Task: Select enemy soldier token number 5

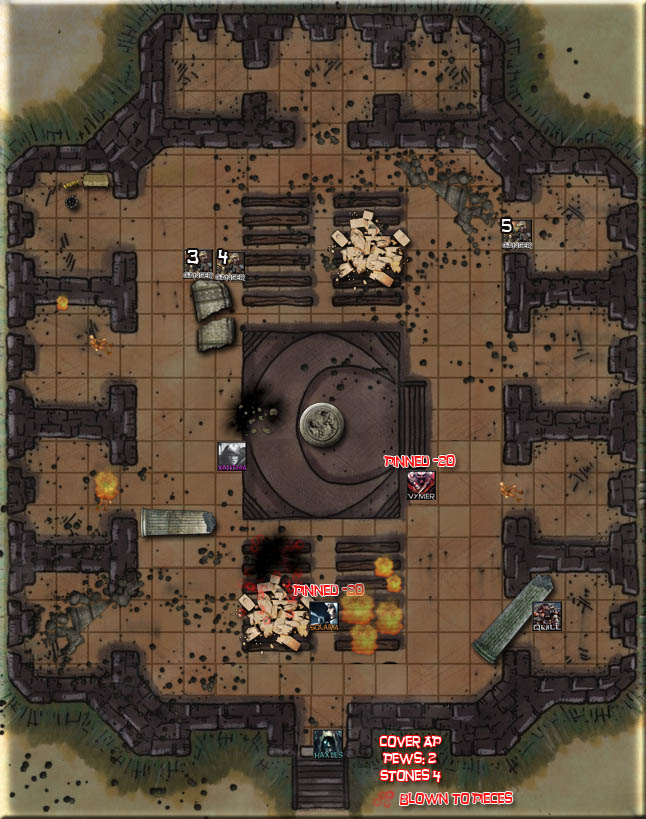Action: (x=517, y=234)
